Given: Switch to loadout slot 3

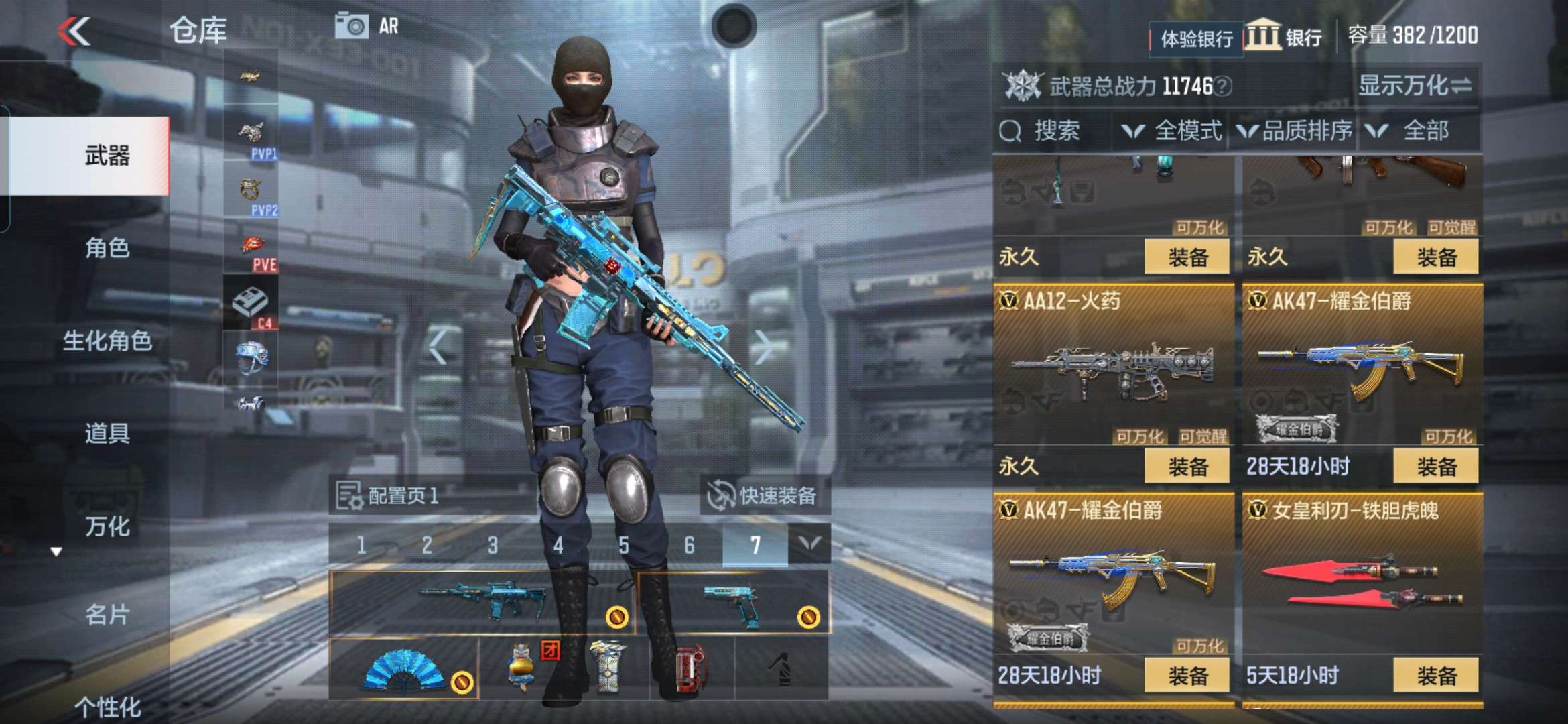Looking at the screenshot, I should pyautogui.click(x=493, y=545).
